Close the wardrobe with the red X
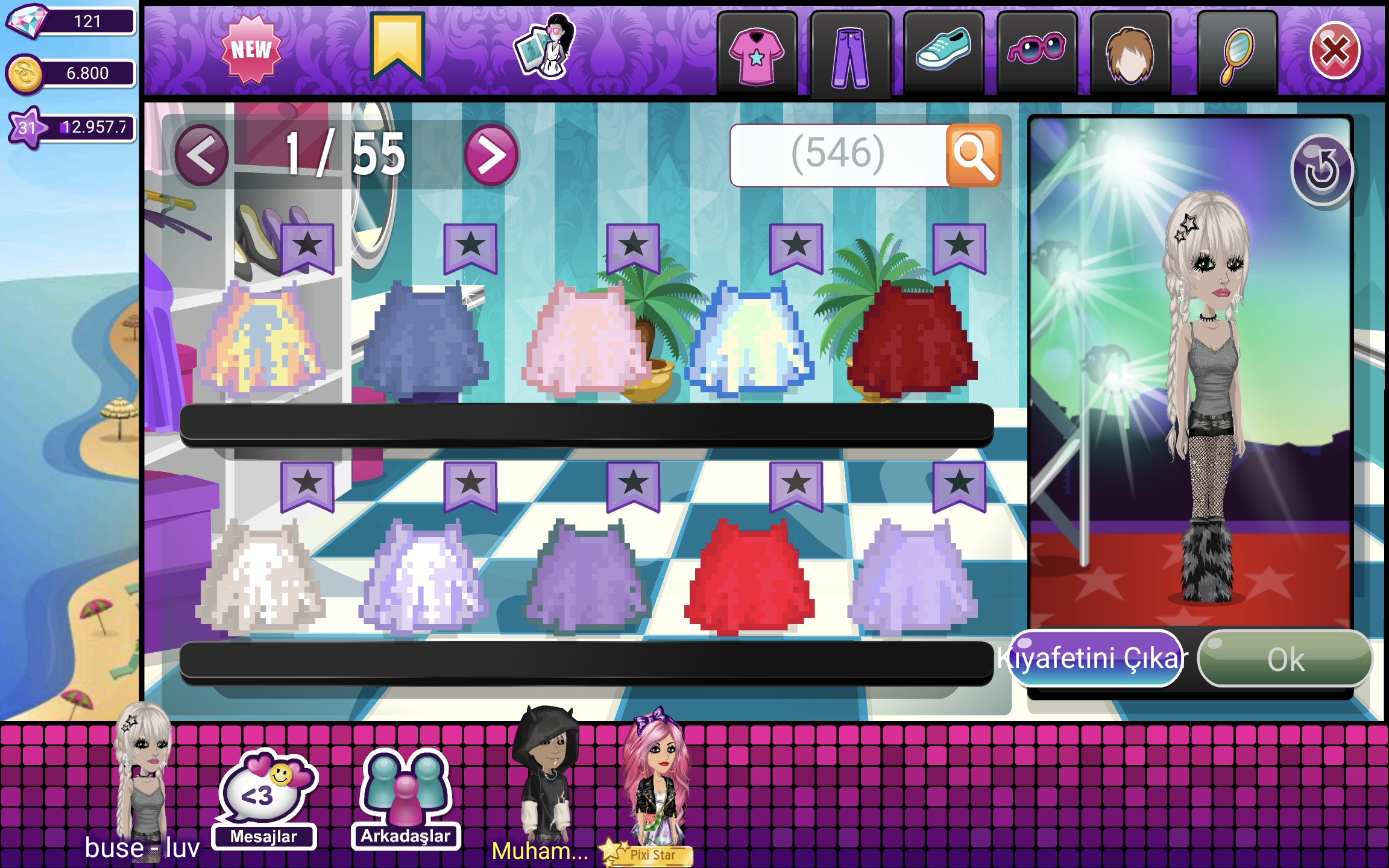This screenshot has width=1389, height=868. pos(1334,51)
